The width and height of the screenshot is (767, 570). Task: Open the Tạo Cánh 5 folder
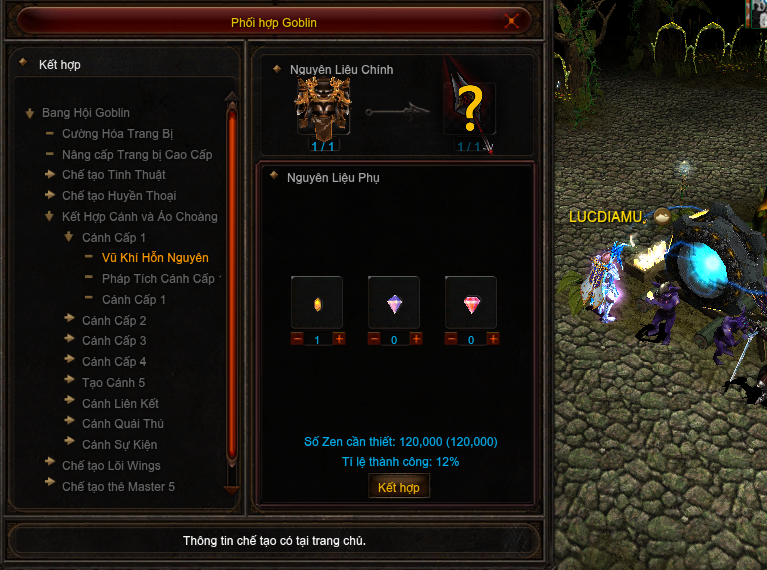[113, 383]
